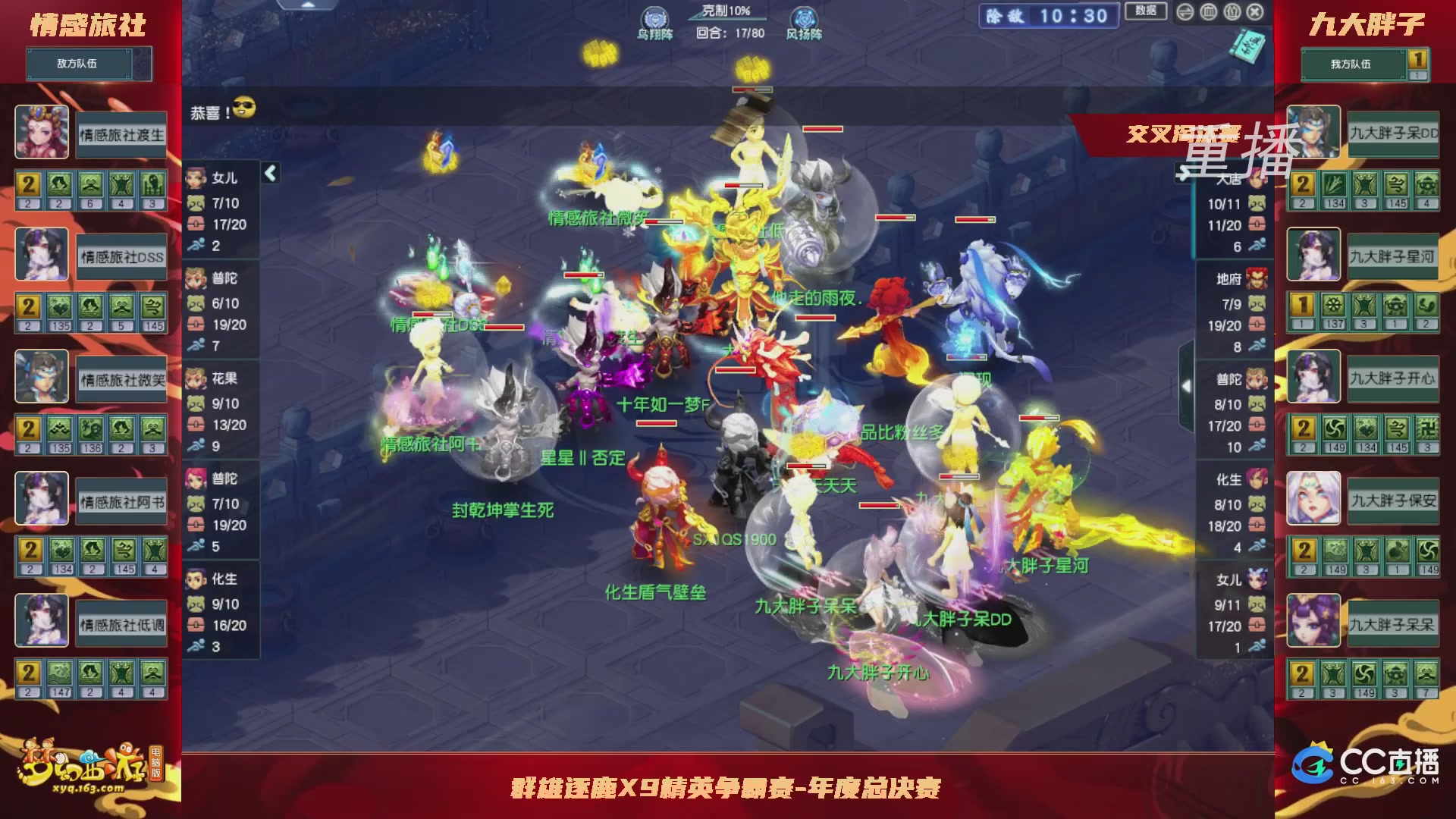Click the 数据 data button

coord(1145,12)
